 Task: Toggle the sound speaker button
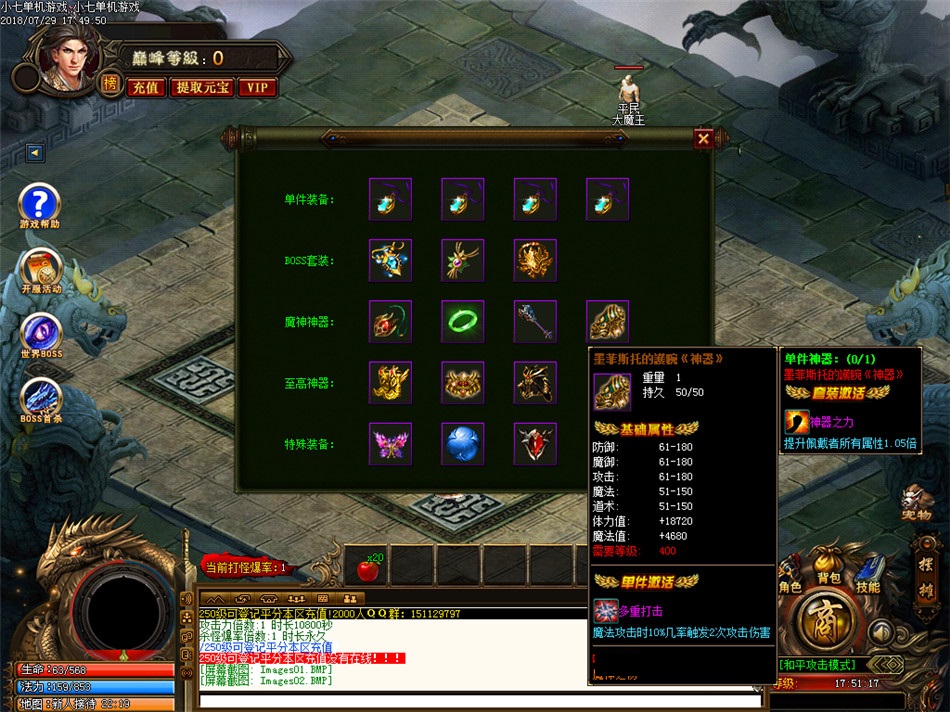click(880, 632)
